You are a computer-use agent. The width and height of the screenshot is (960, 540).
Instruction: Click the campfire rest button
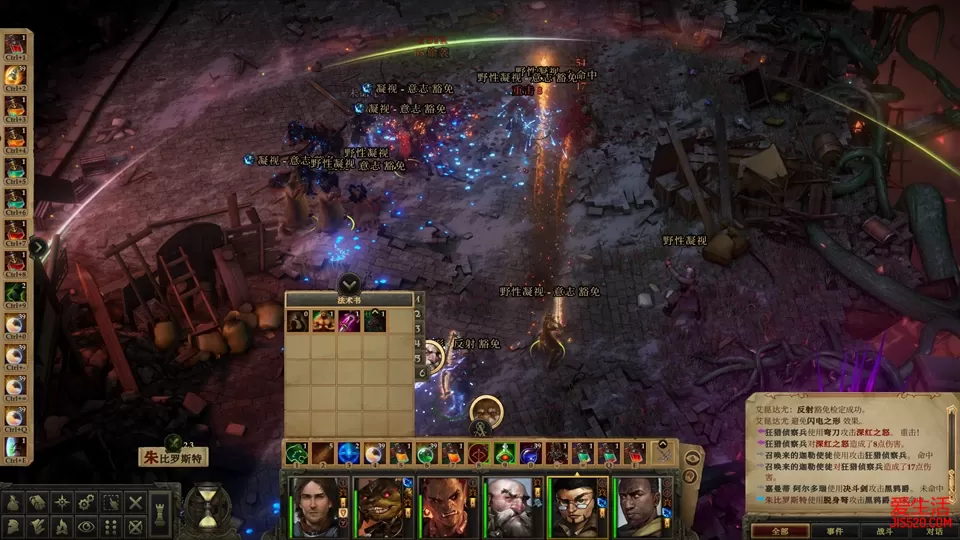[x=63, y=526]
